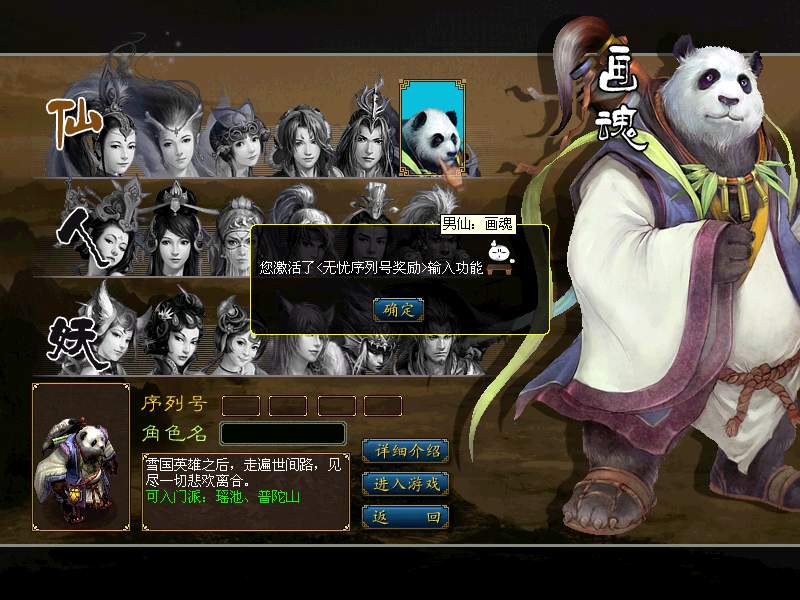The image size is (800, 600).
Task: Go back with the 返回 button
Action: (405, 517)
